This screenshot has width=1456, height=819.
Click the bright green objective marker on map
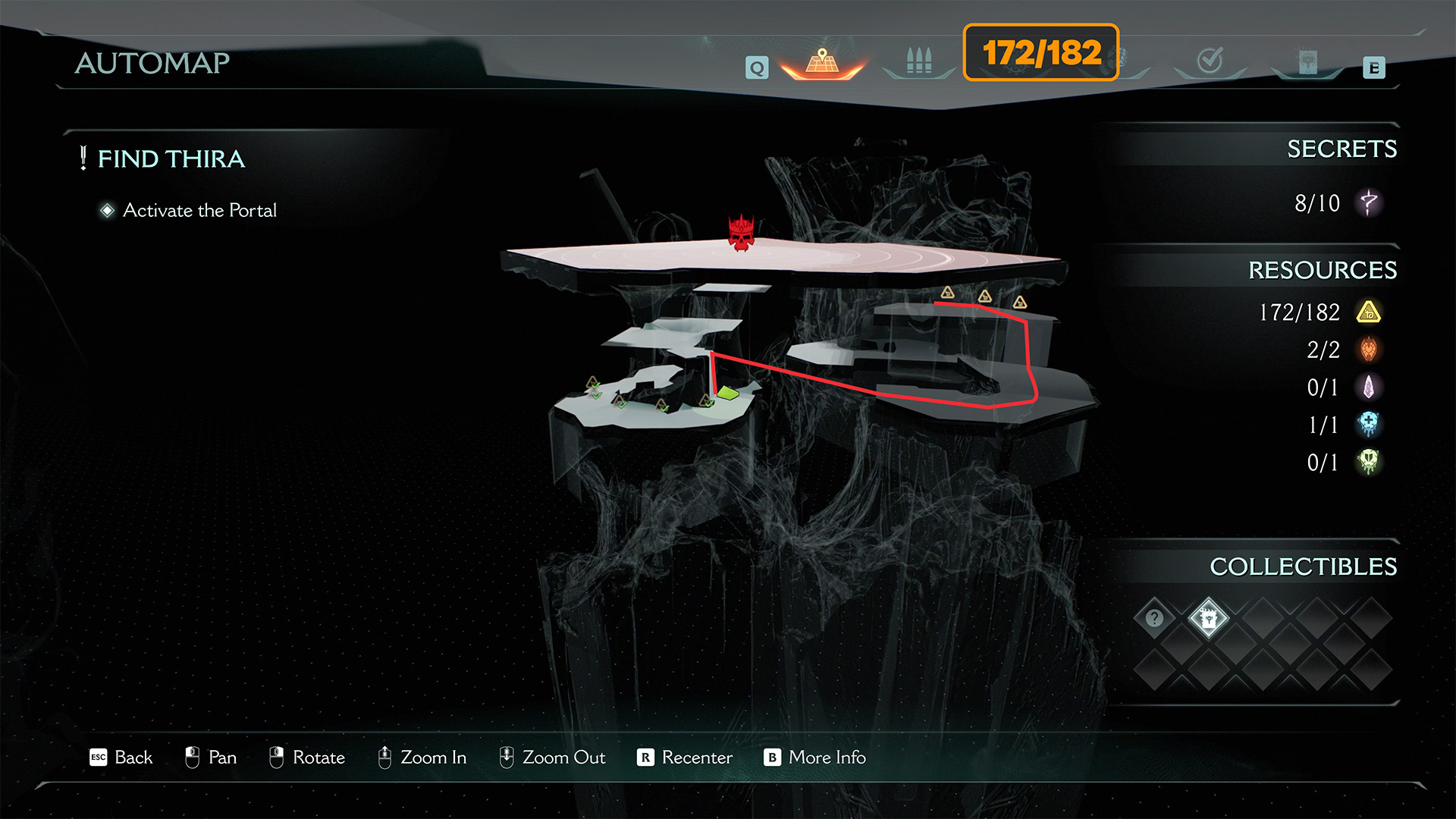pos(727,392)
